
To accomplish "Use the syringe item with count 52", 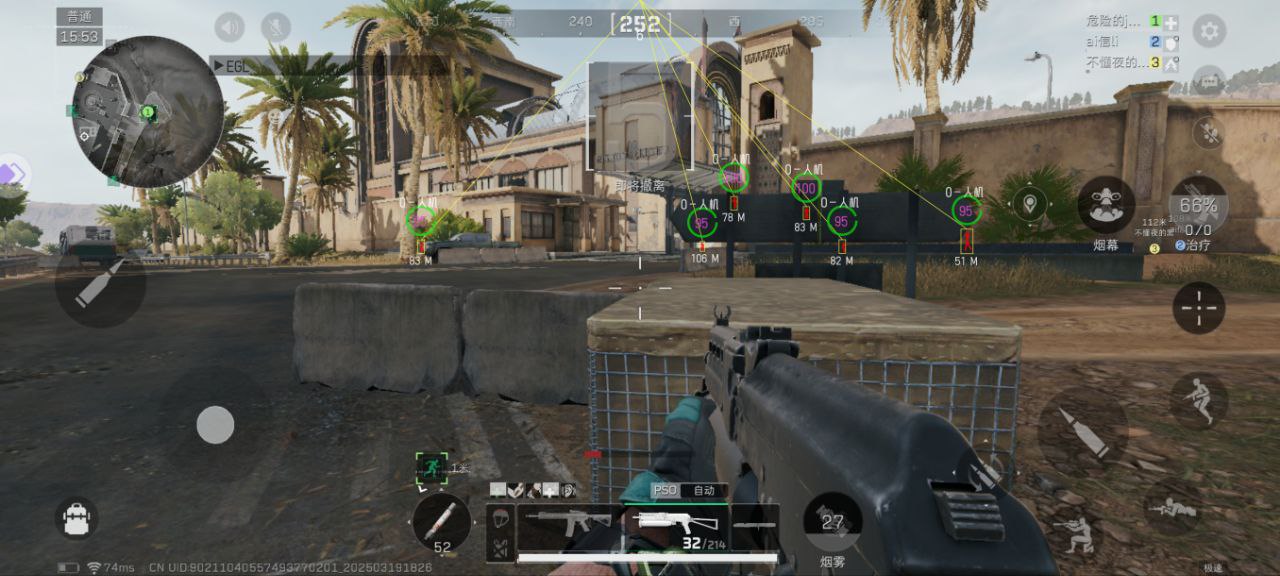I will tap(441, 522).
